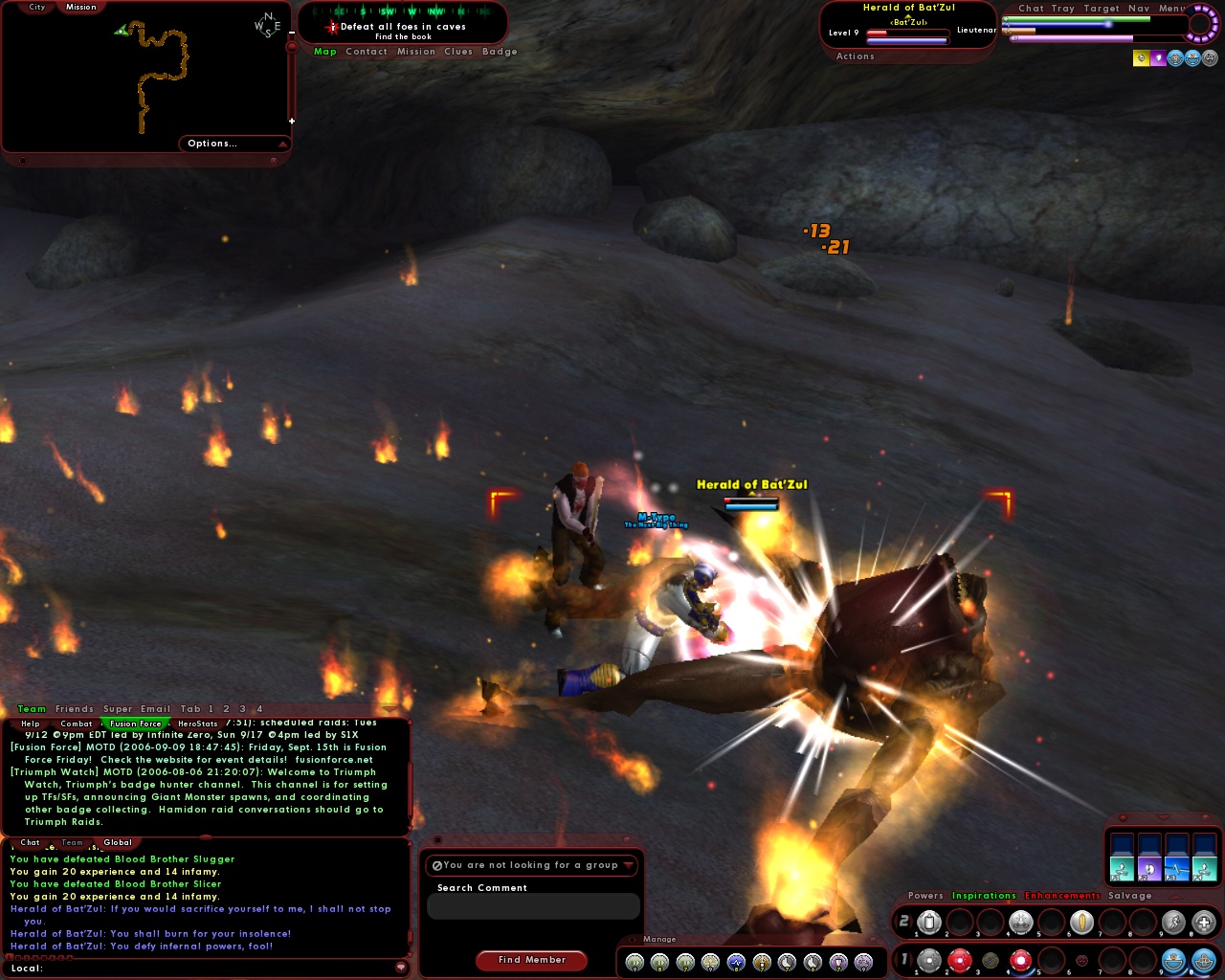Click the yellow buff icon below the status bars
This screenshot has width=1225, height=980.
1142,58
